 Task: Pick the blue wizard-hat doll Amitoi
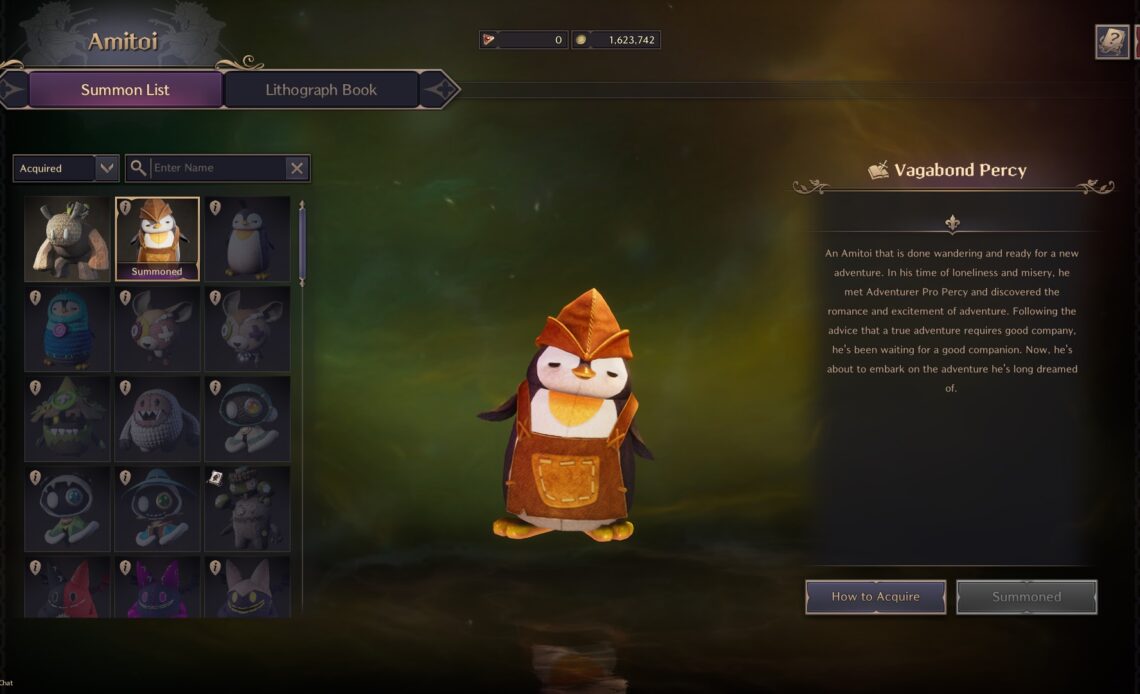[157, 508]
